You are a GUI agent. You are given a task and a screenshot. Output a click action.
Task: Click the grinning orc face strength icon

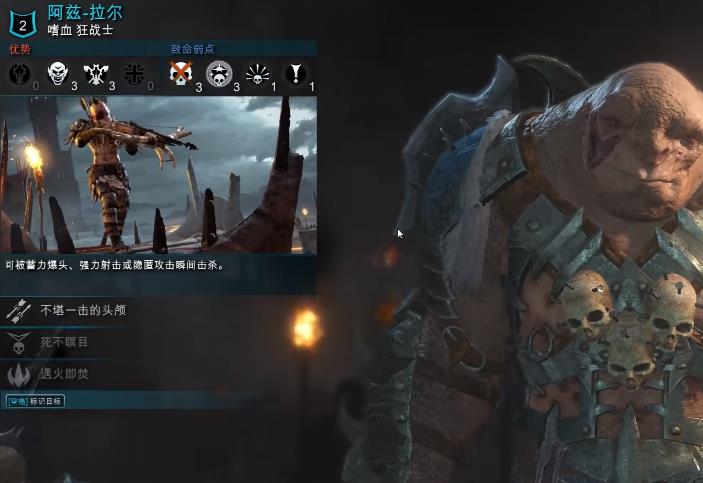coord(57,73)
